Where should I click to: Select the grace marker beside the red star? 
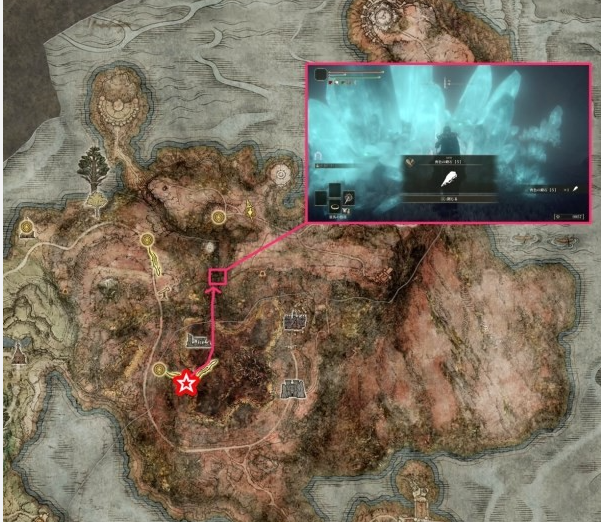[159, 370]
